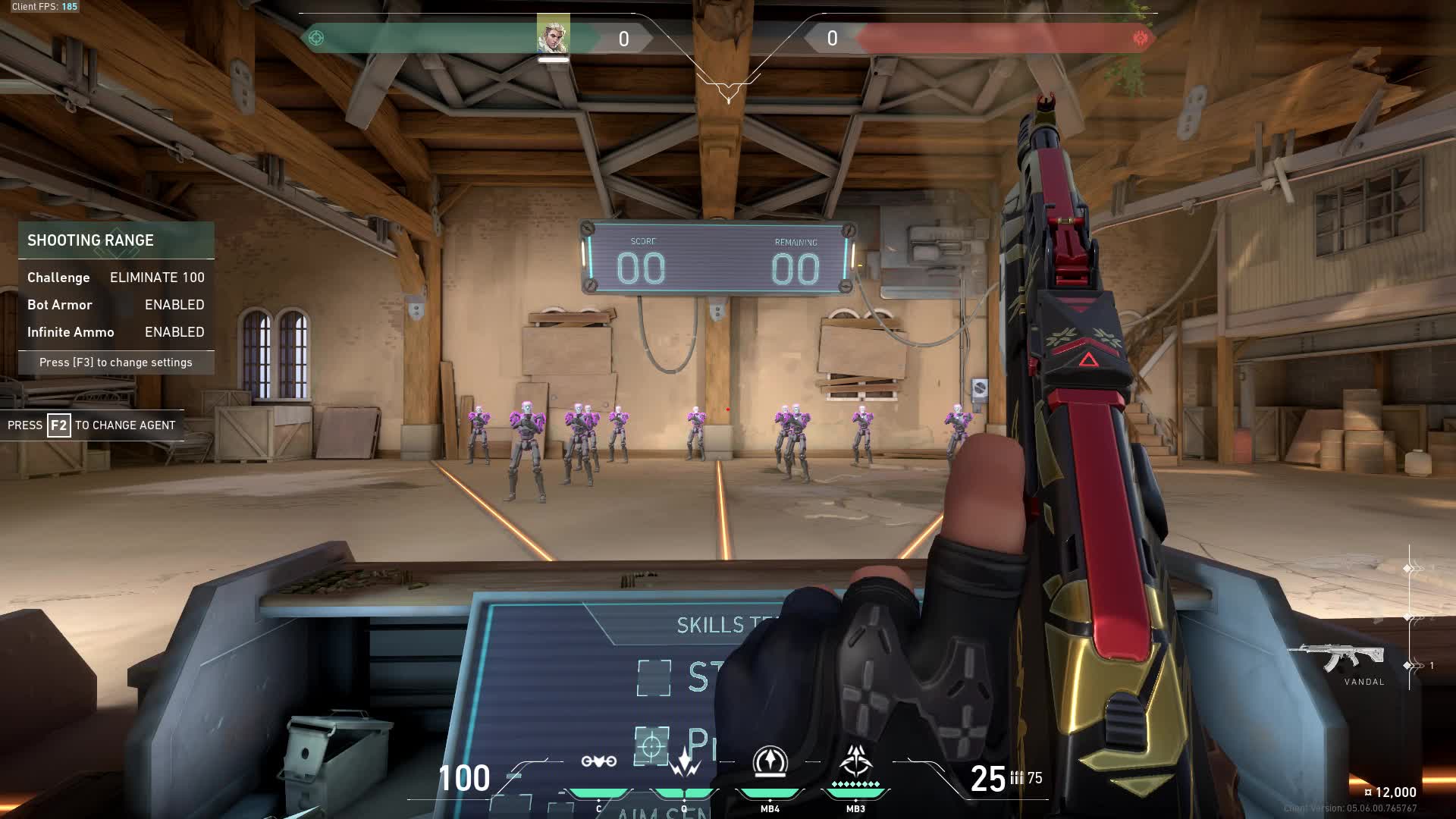Activate the Shock Bolt ability icon
The width and height of the screenshot is (1456, 819).
coord(684,761)
